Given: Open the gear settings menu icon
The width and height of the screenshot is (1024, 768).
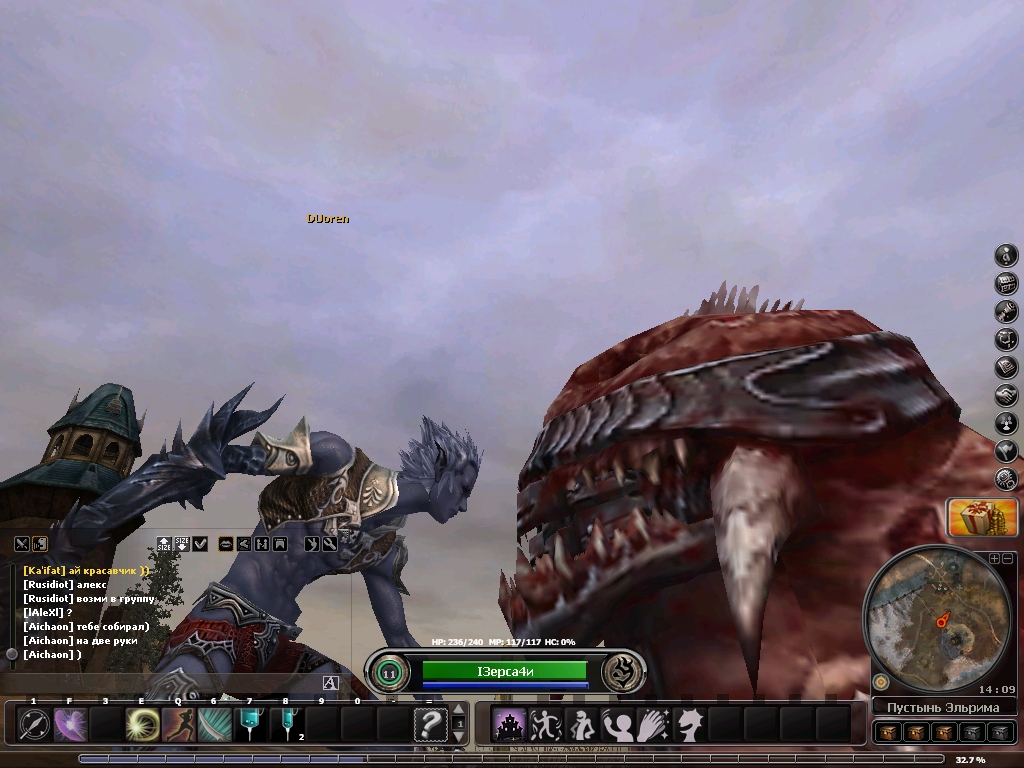Looking at the screenshot, I should click(1006, 480).
